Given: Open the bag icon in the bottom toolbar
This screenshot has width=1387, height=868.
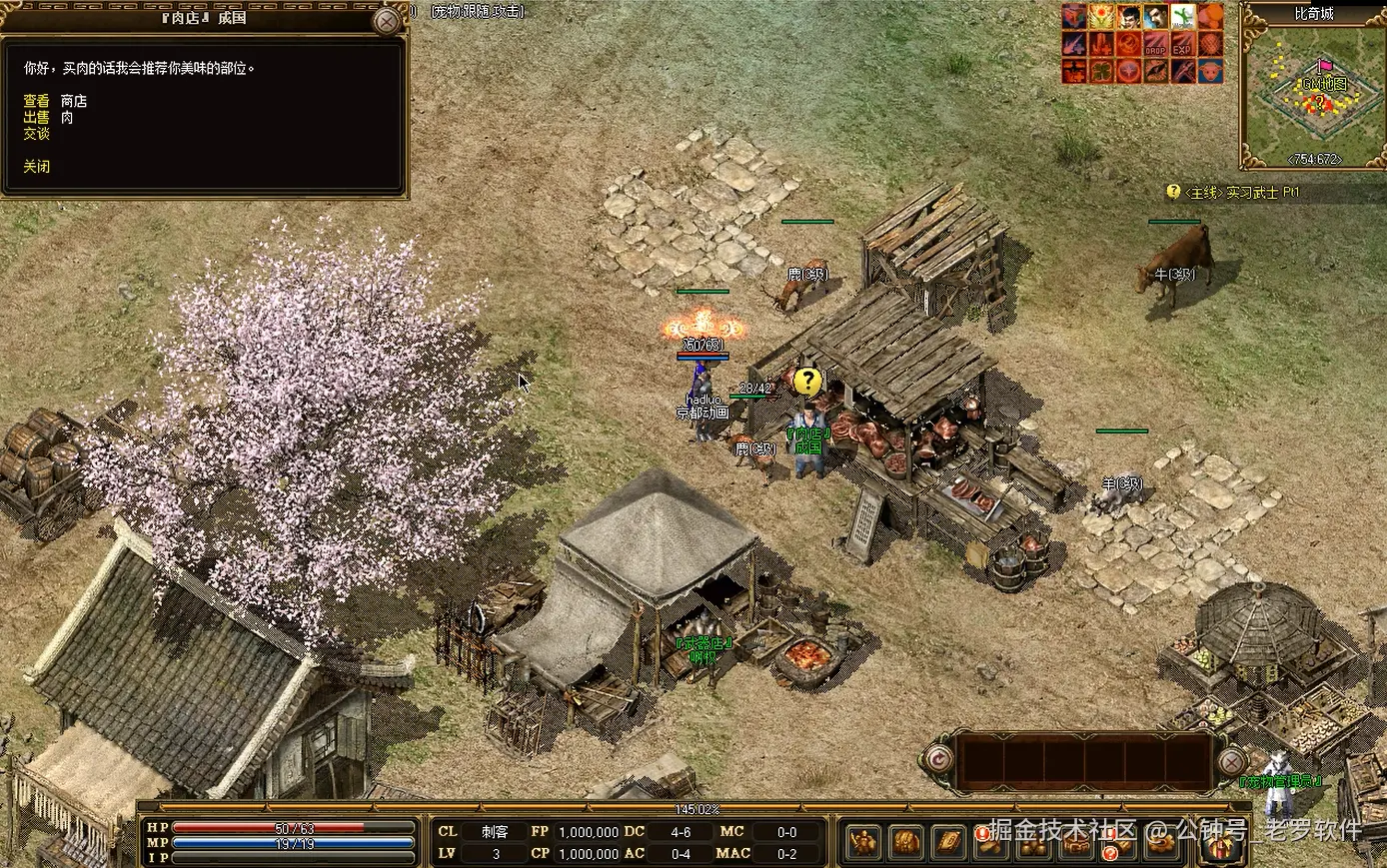Looking at the screenshot, I should (906, 843).
